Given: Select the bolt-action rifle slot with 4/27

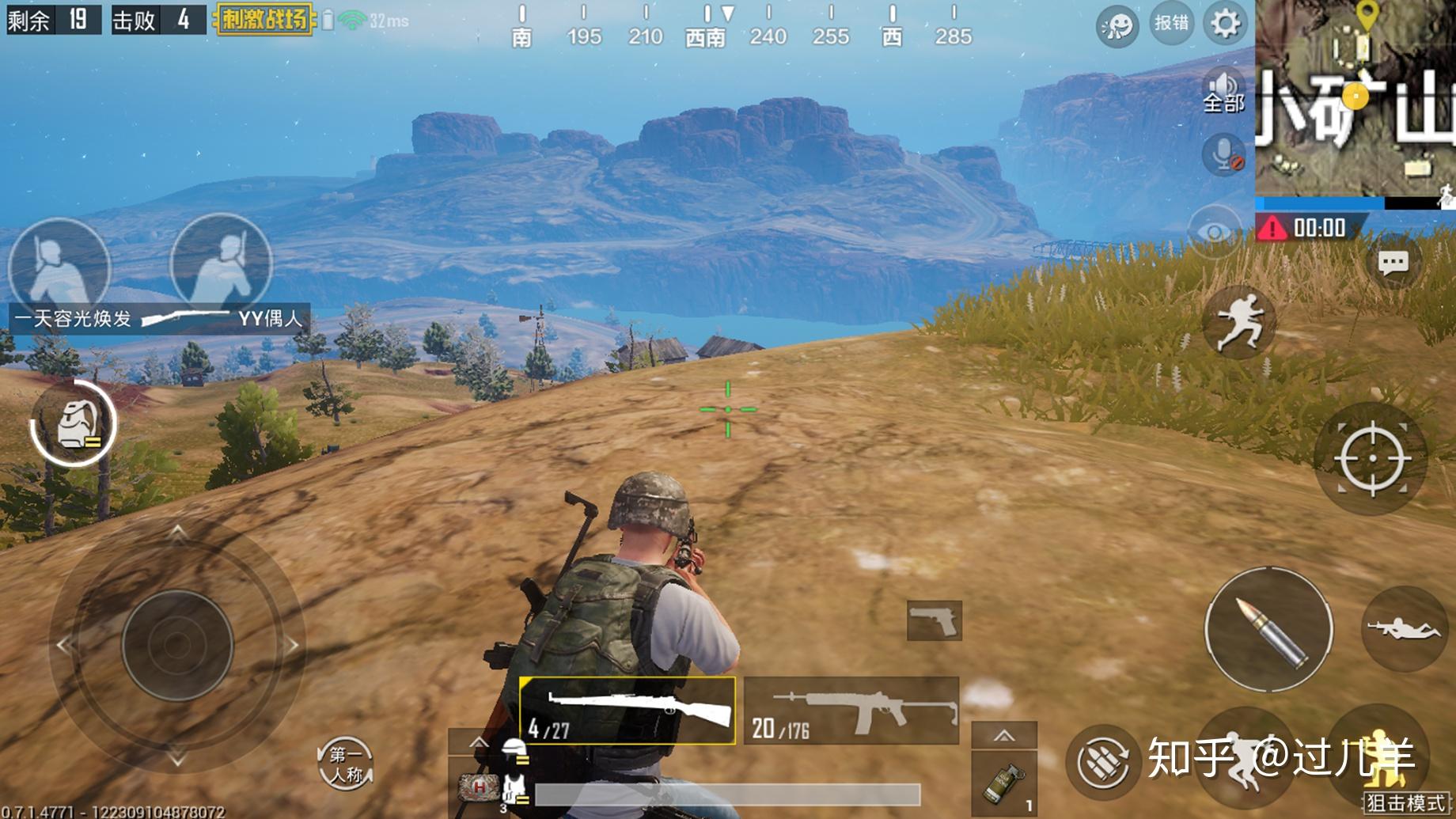Looking at the screenshot, I should 627,711.
